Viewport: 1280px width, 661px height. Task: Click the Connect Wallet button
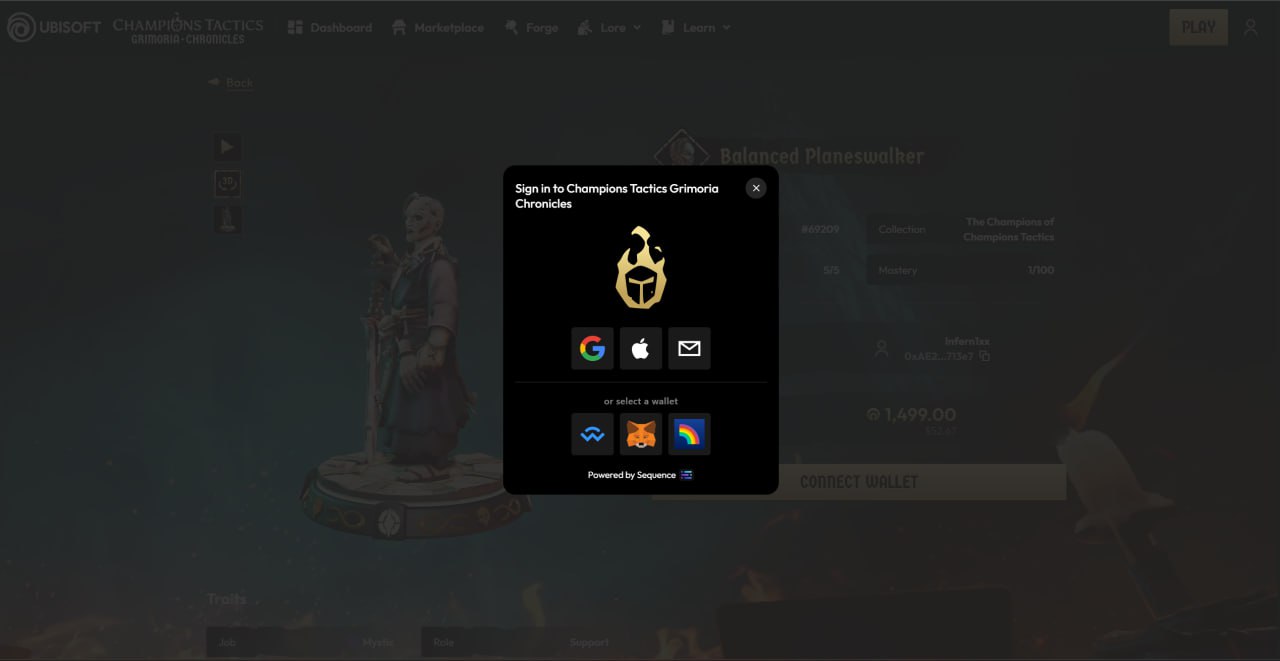pyautogui.click(x=858, y=482)
